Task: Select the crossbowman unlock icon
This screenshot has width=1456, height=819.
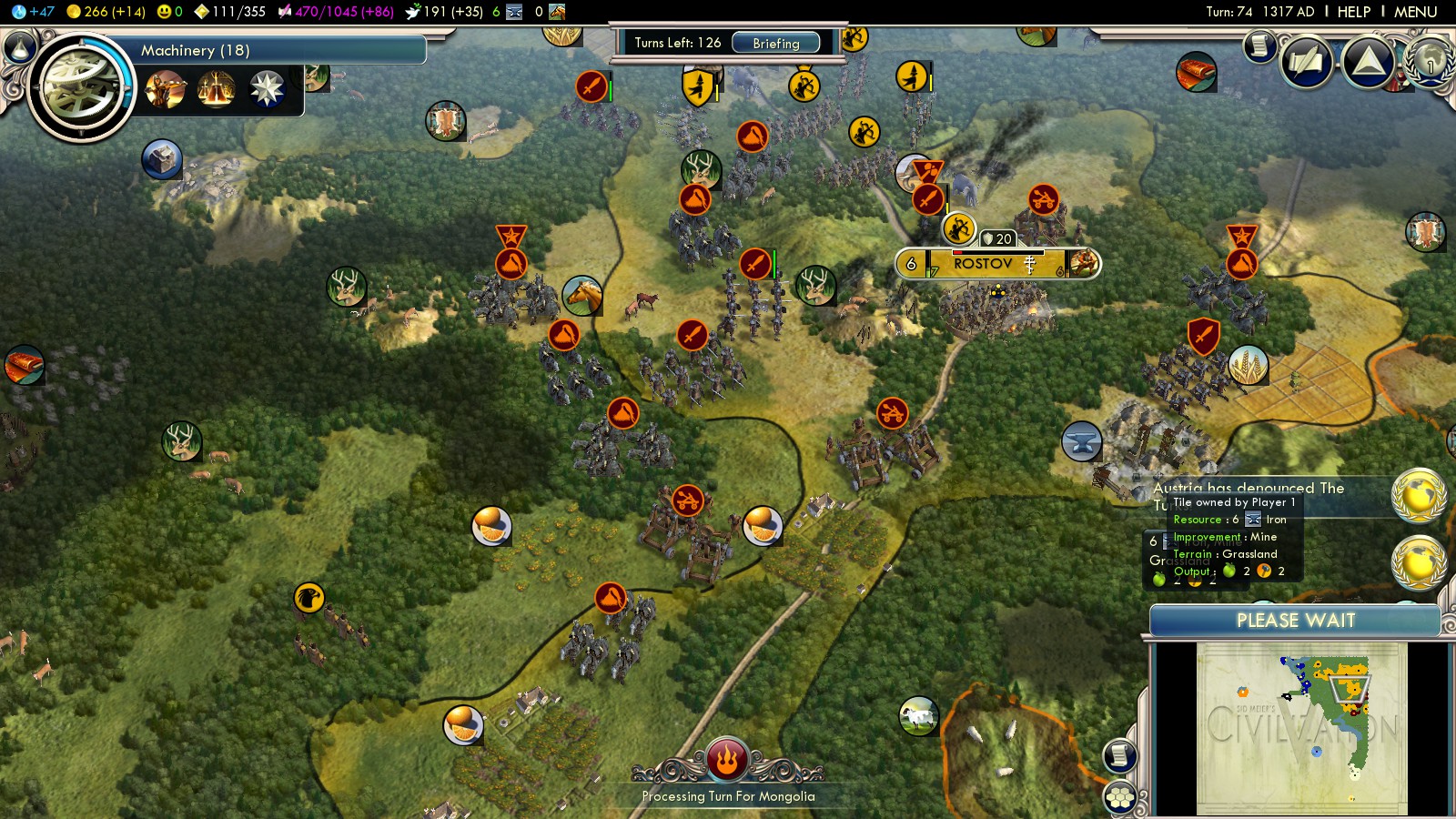Action: [x=166, y=90]
